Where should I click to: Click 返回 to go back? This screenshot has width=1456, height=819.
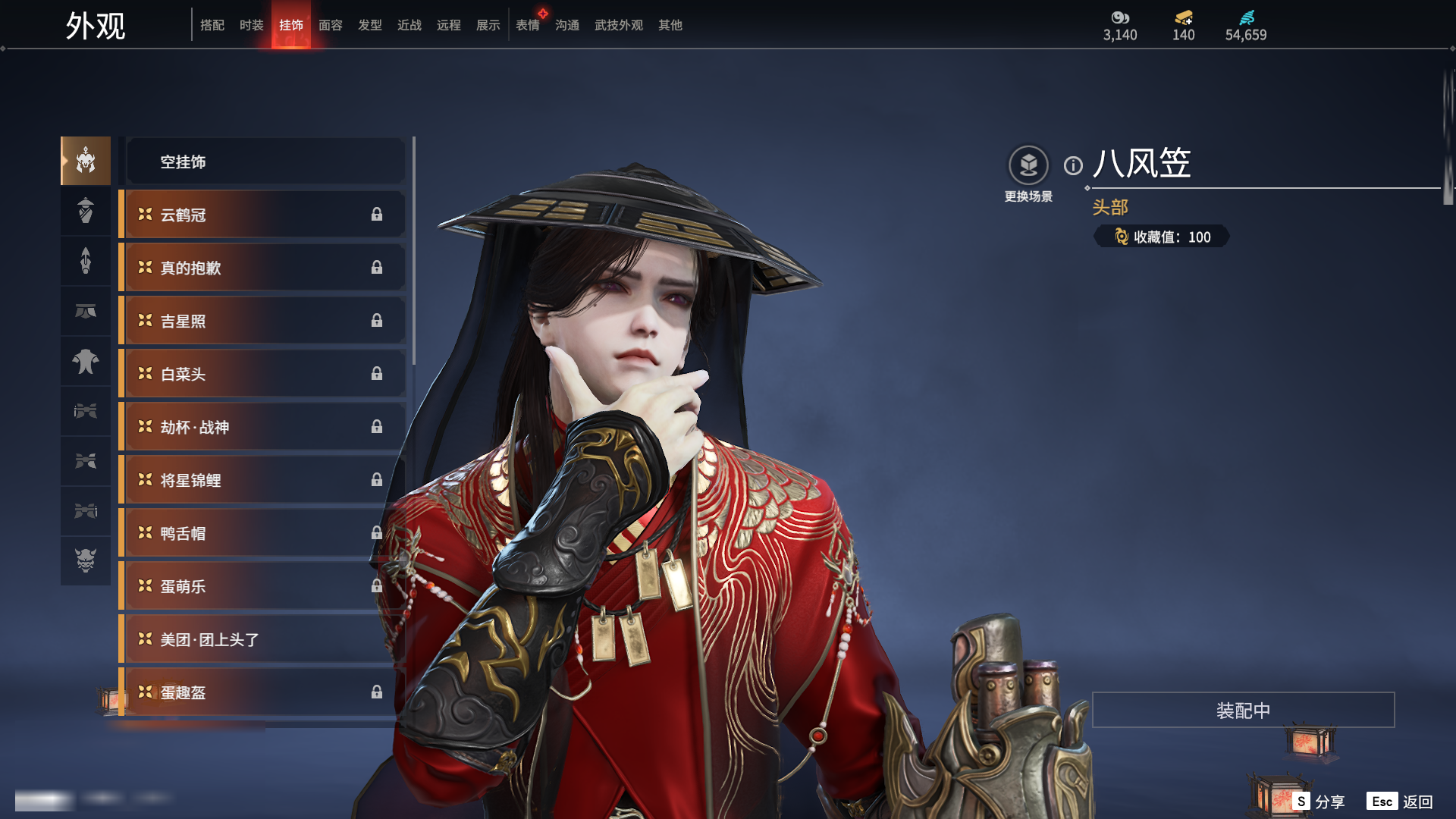click(1400, 802)
